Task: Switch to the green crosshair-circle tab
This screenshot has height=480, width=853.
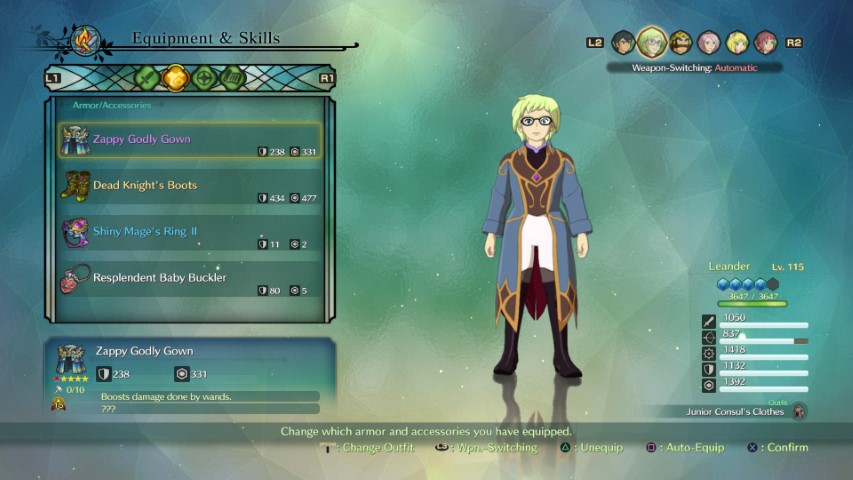Action: click(205, 77)
